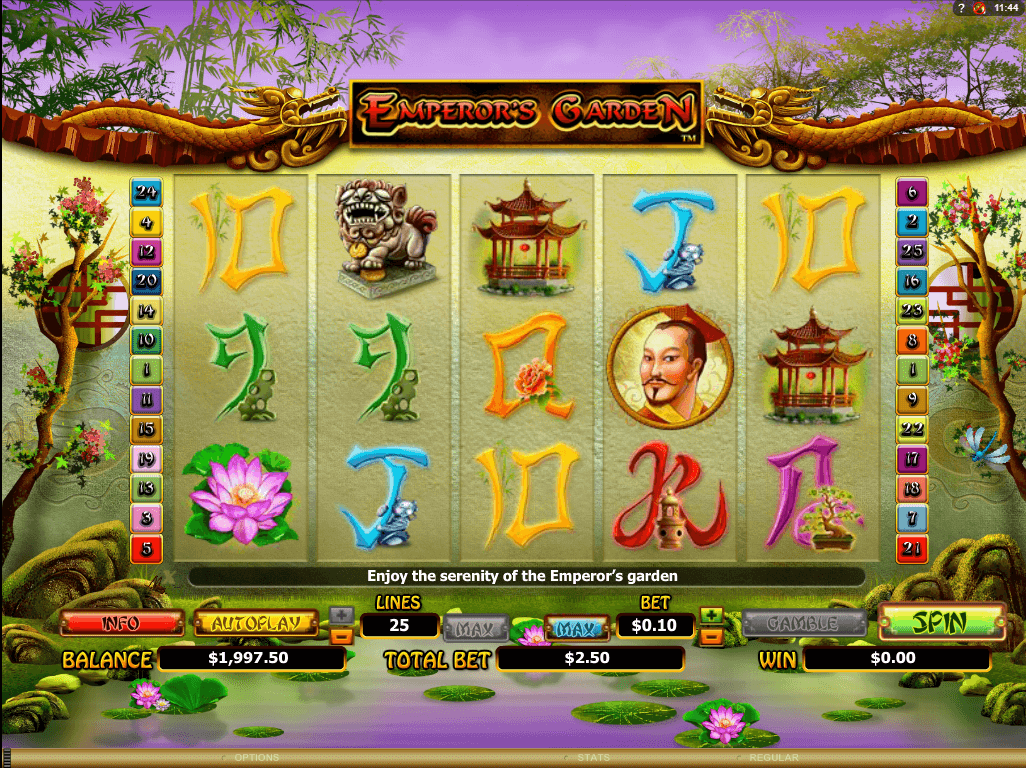Open the help question mark icon
The width and height of the screenshot is (1026, 768).
point(960,8)
